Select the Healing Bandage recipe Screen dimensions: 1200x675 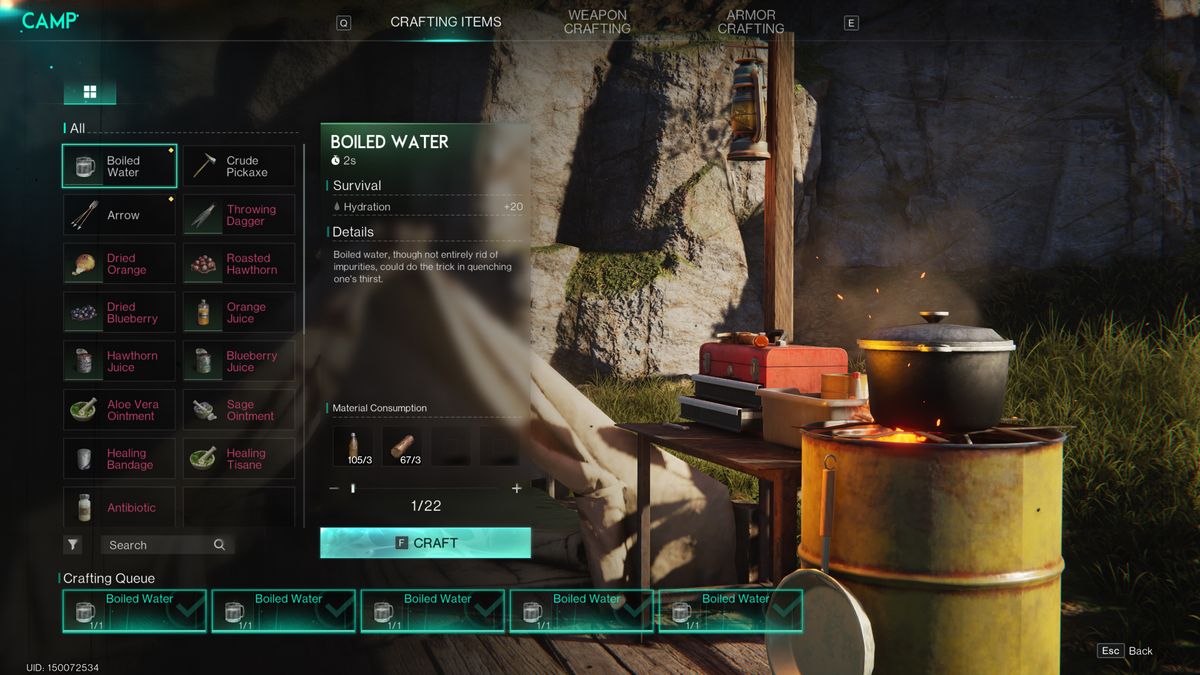click(119, 459)
